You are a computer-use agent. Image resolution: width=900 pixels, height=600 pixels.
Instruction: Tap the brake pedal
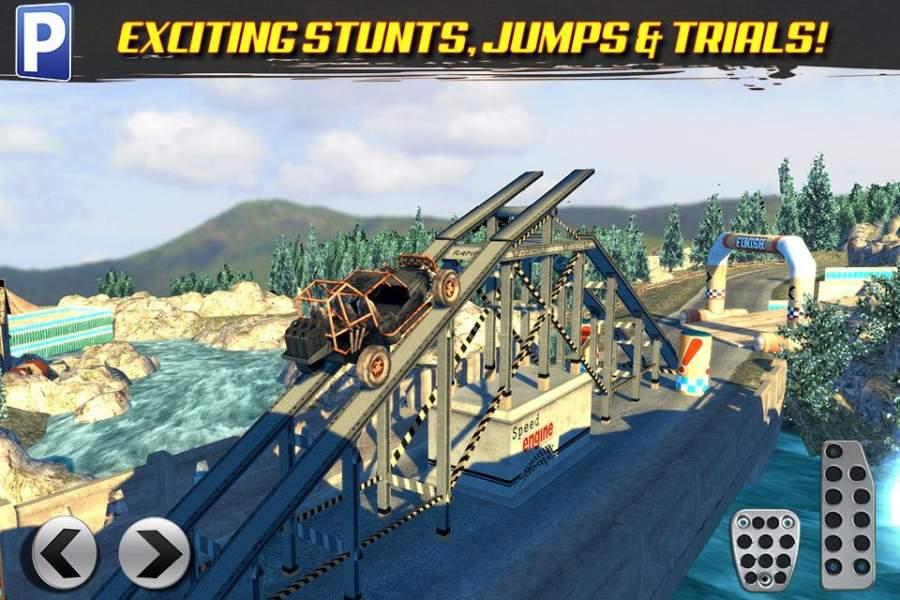tap(766, 548)
